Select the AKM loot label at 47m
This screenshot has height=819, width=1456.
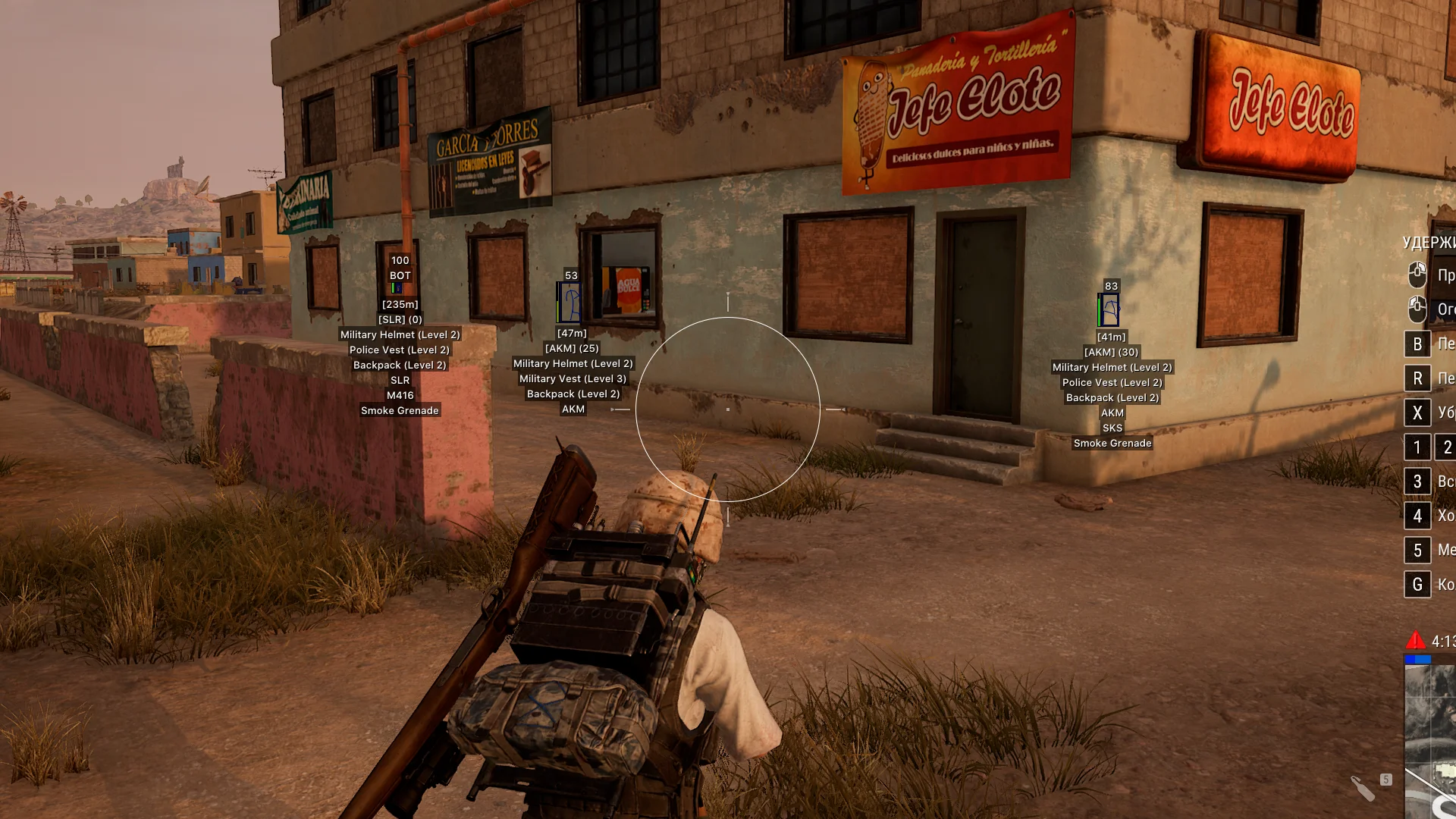[574, 409]
